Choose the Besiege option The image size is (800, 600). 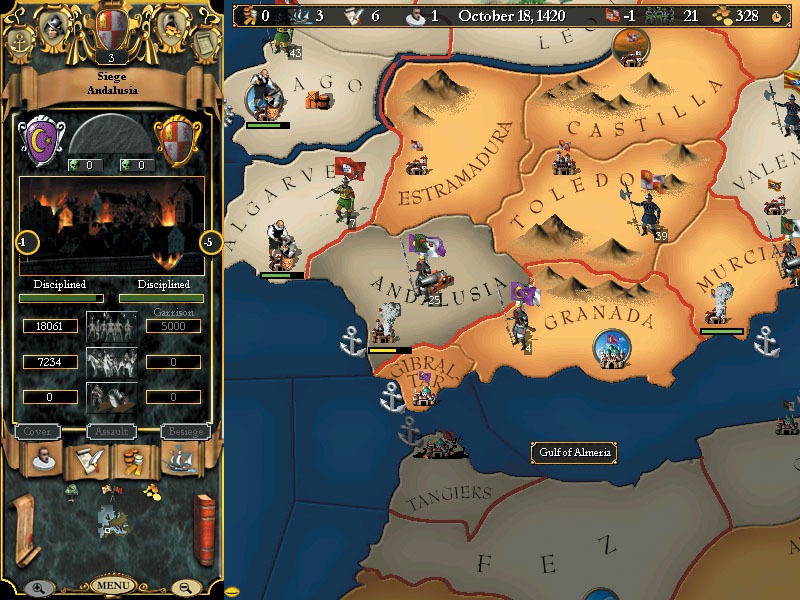[185, 432]
